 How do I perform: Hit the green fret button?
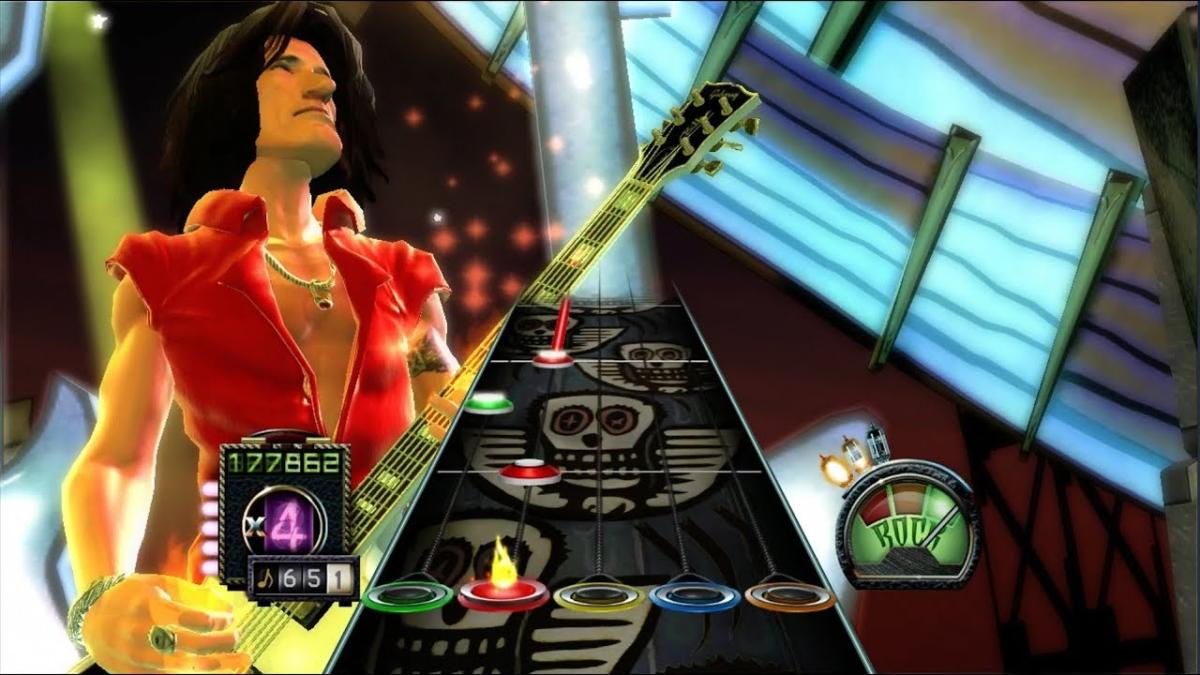point(407,597)
